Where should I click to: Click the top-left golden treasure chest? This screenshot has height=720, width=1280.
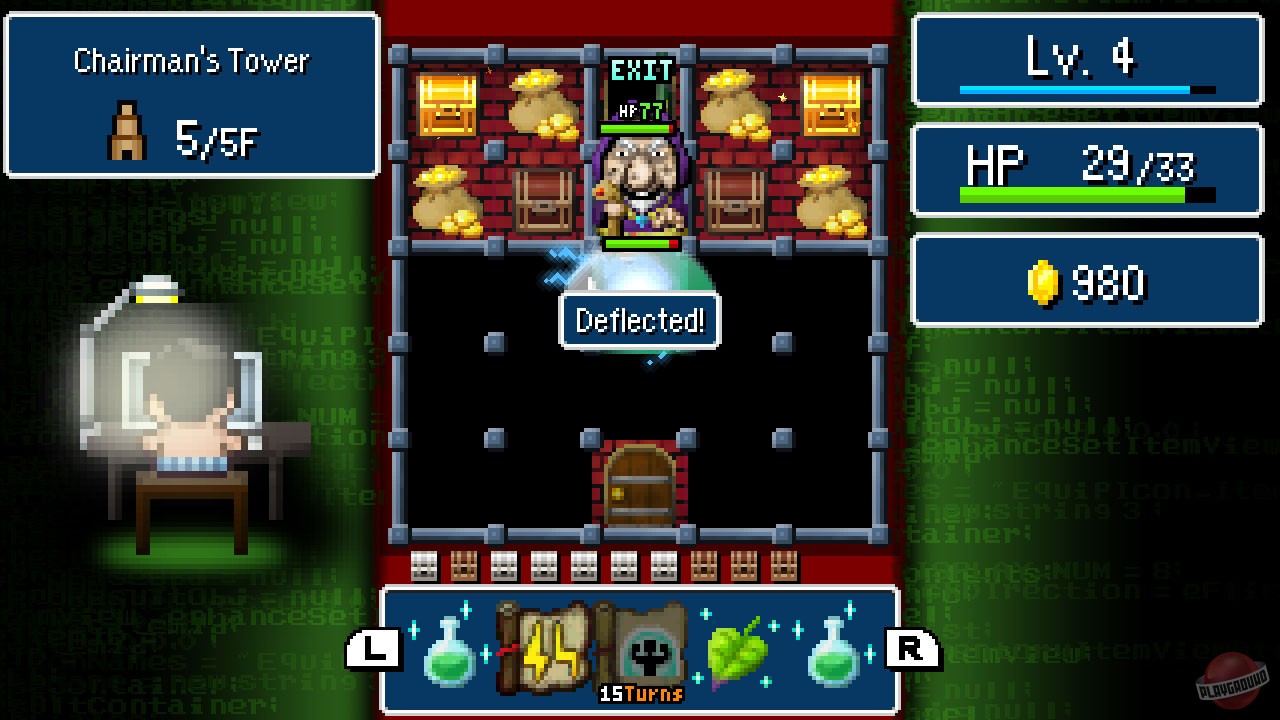click(x=449, y=103)
